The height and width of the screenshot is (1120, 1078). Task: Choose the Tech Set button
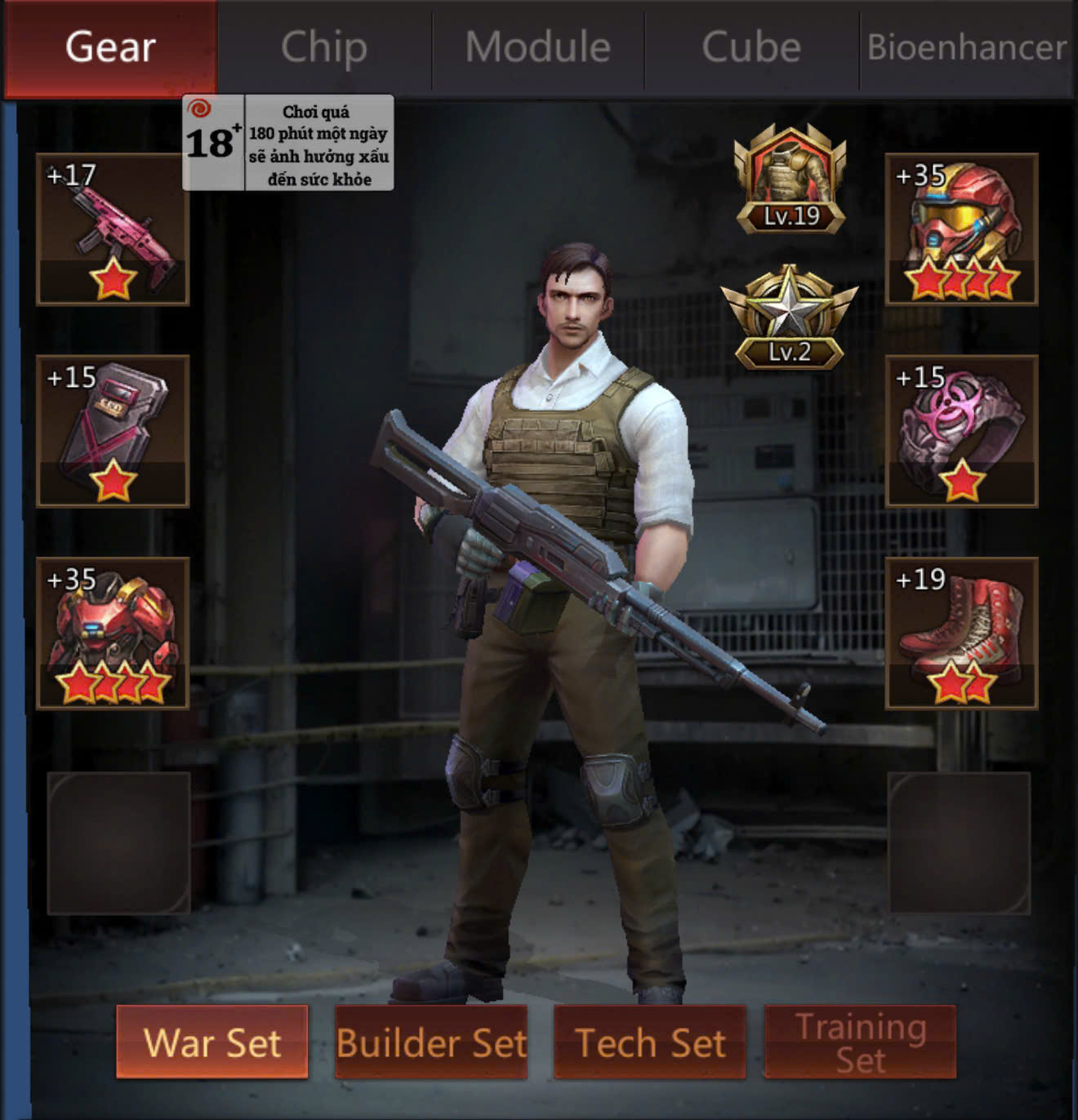coord(650,1042)
